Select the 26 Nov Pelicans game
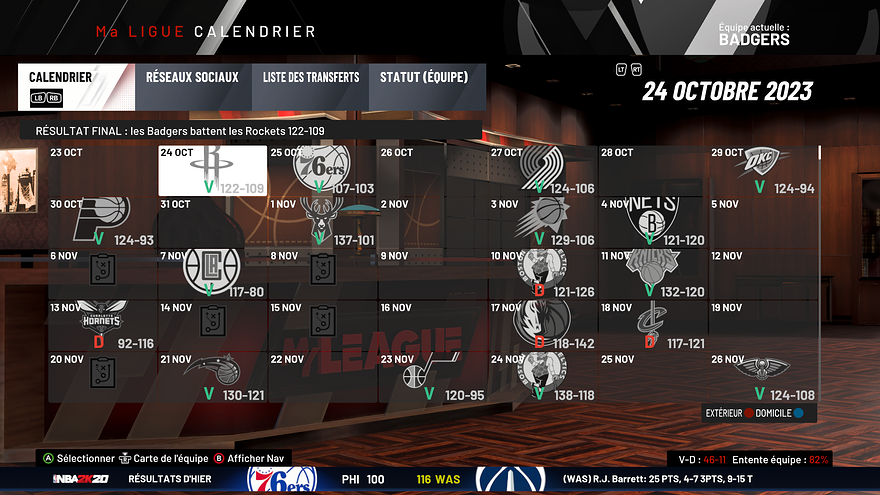Screen dimensions: 880x495 point(763,376)
